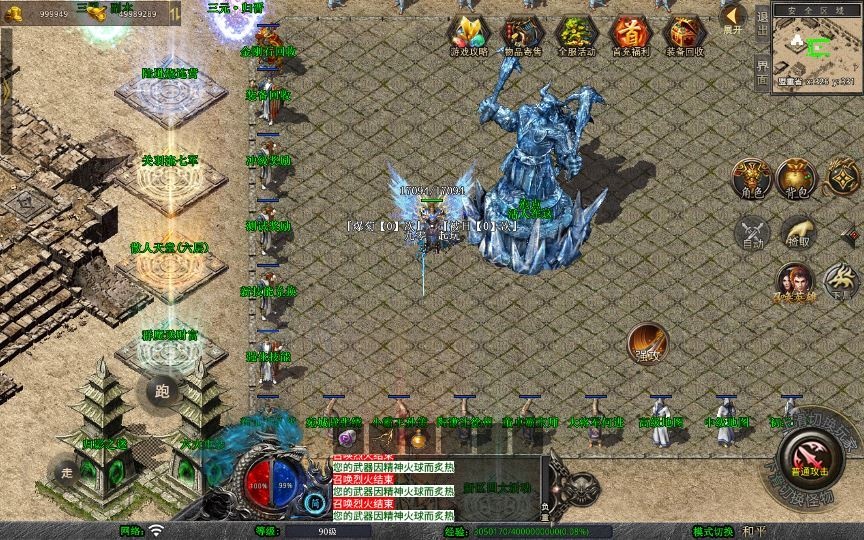Open the 游戏攻略 game guide icon

pyautogui.click(x=467, y=35)
